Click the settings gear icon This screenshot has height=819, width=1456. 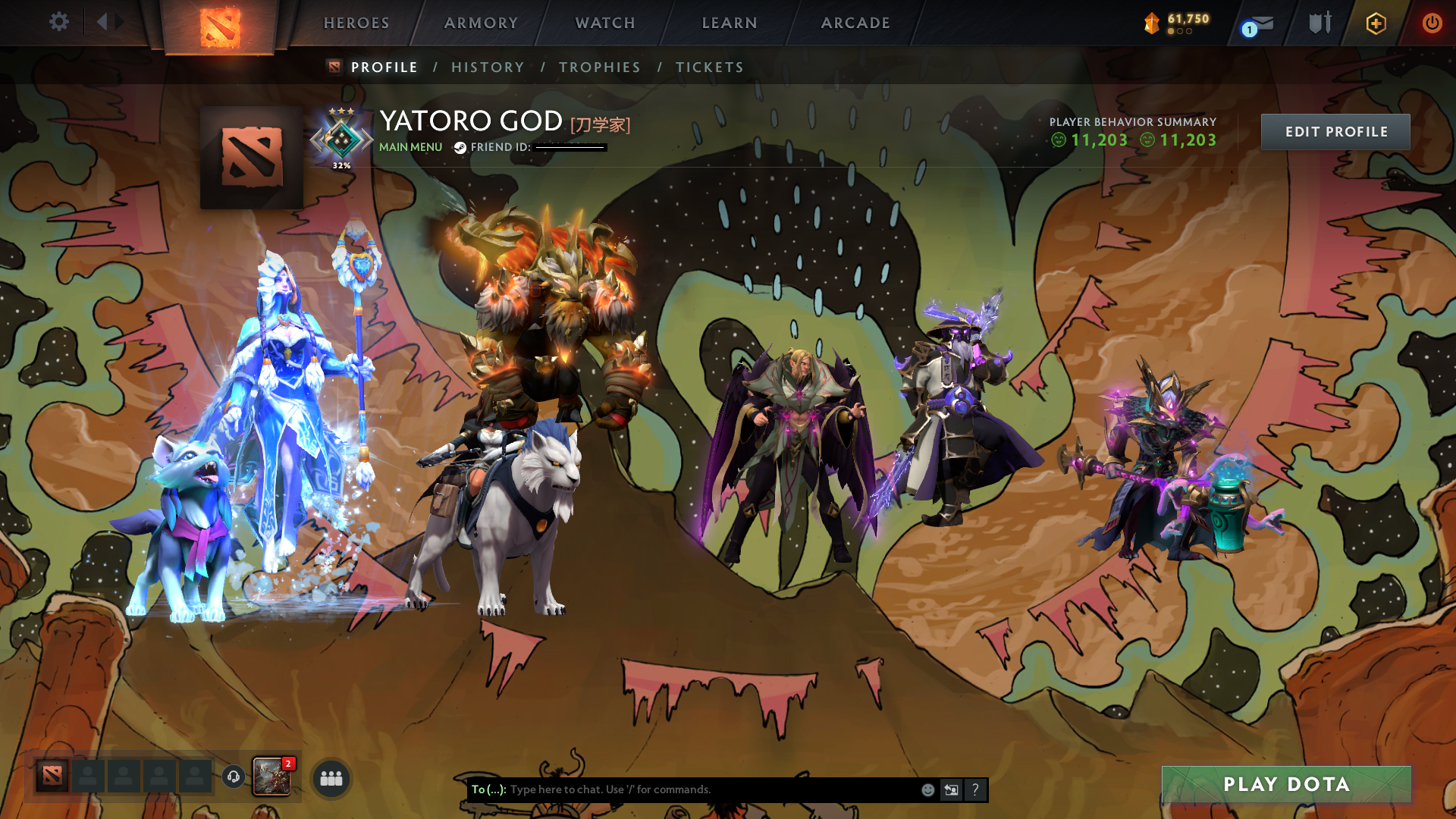tap(59, 22)
